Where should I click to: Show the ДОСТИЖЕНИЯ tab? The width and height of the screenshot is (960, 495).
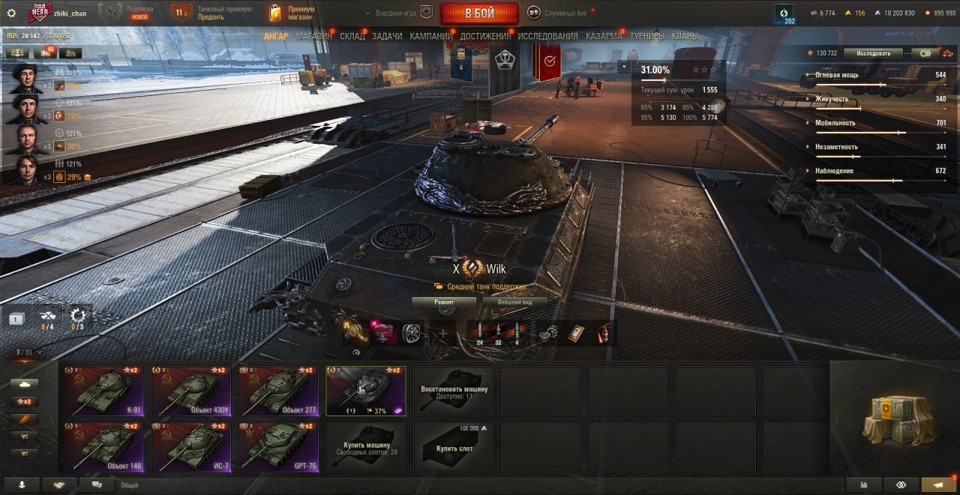point(486,36)
